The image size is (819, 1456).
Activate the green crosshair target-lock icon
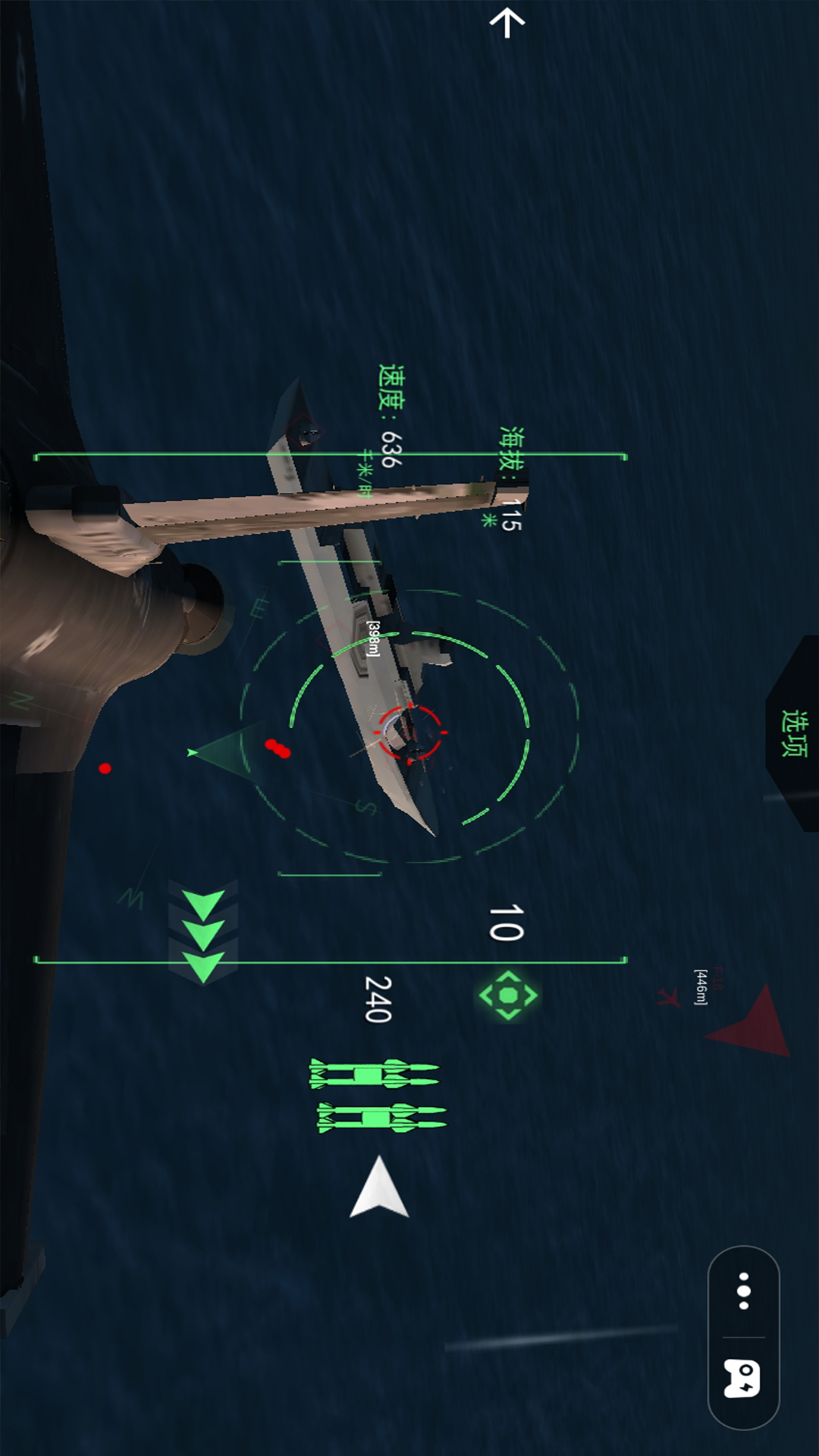pyautogui.click(x=508, y=995)
